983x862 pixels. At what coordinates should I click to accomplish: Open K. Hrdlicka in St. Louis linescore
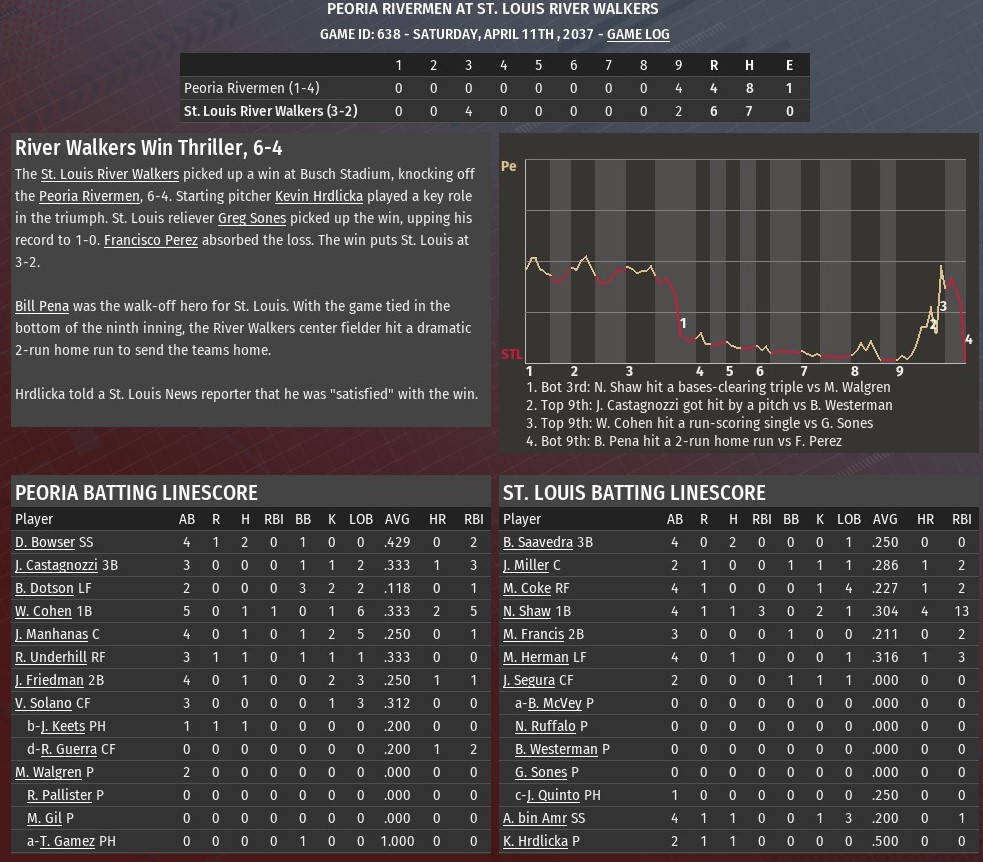pyautogui.click(x=535, y=841)
